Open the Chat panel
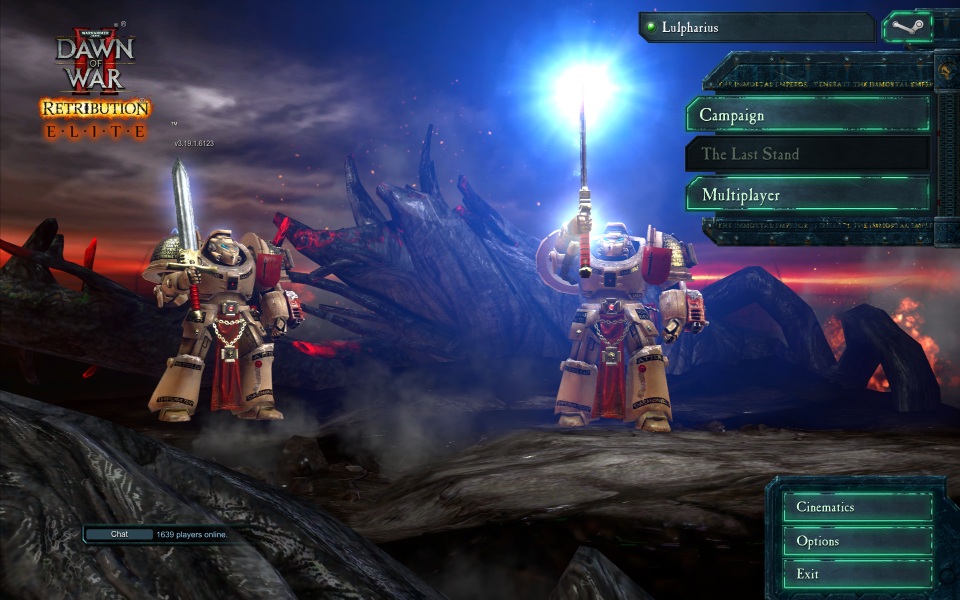Viewport: 960px width, 600px height. (x=119, y=534)
